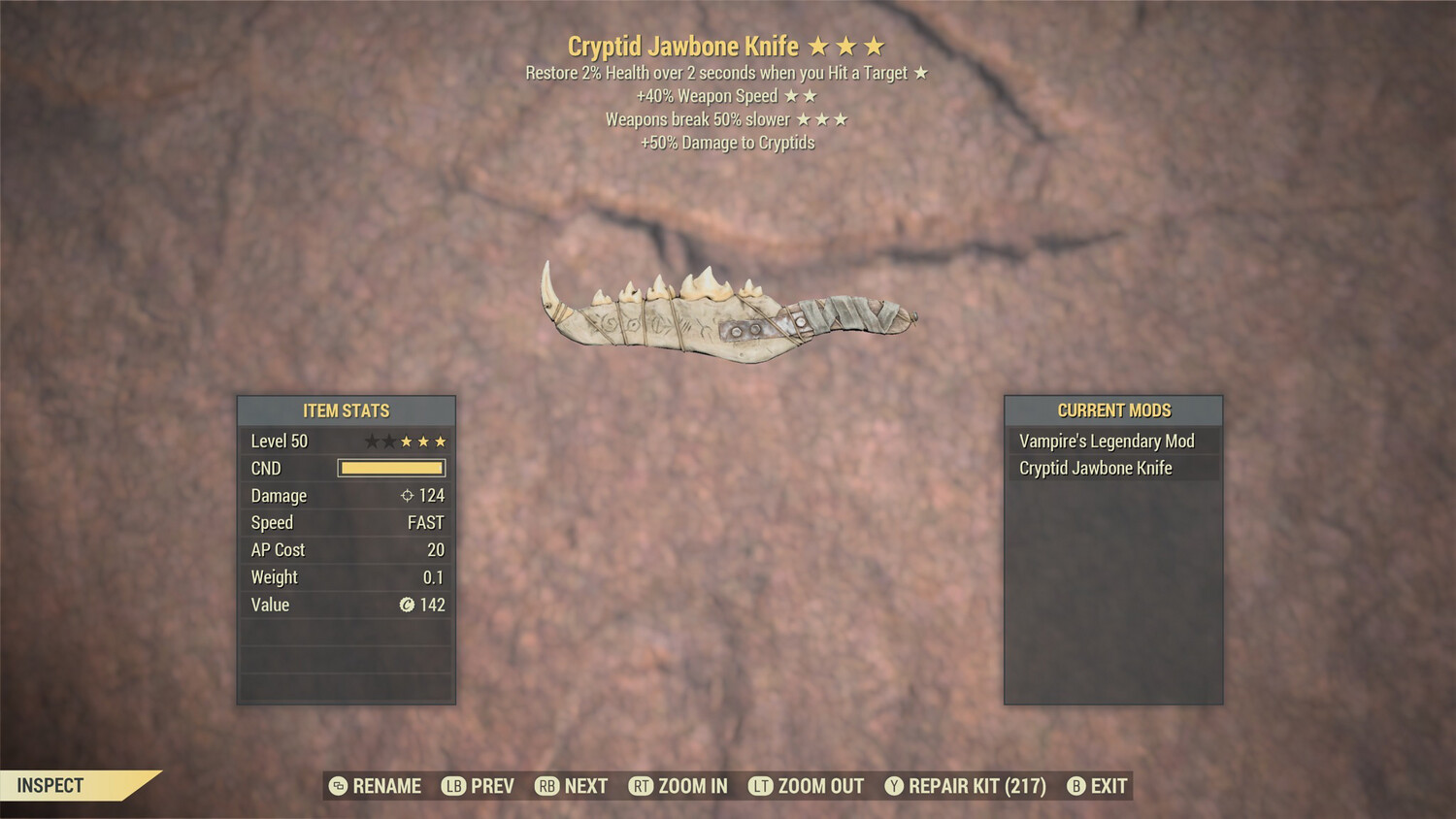This screenshot has width=1456, height=819.
Task: Show the next item with Next
Action: click(x=572, y=786)
